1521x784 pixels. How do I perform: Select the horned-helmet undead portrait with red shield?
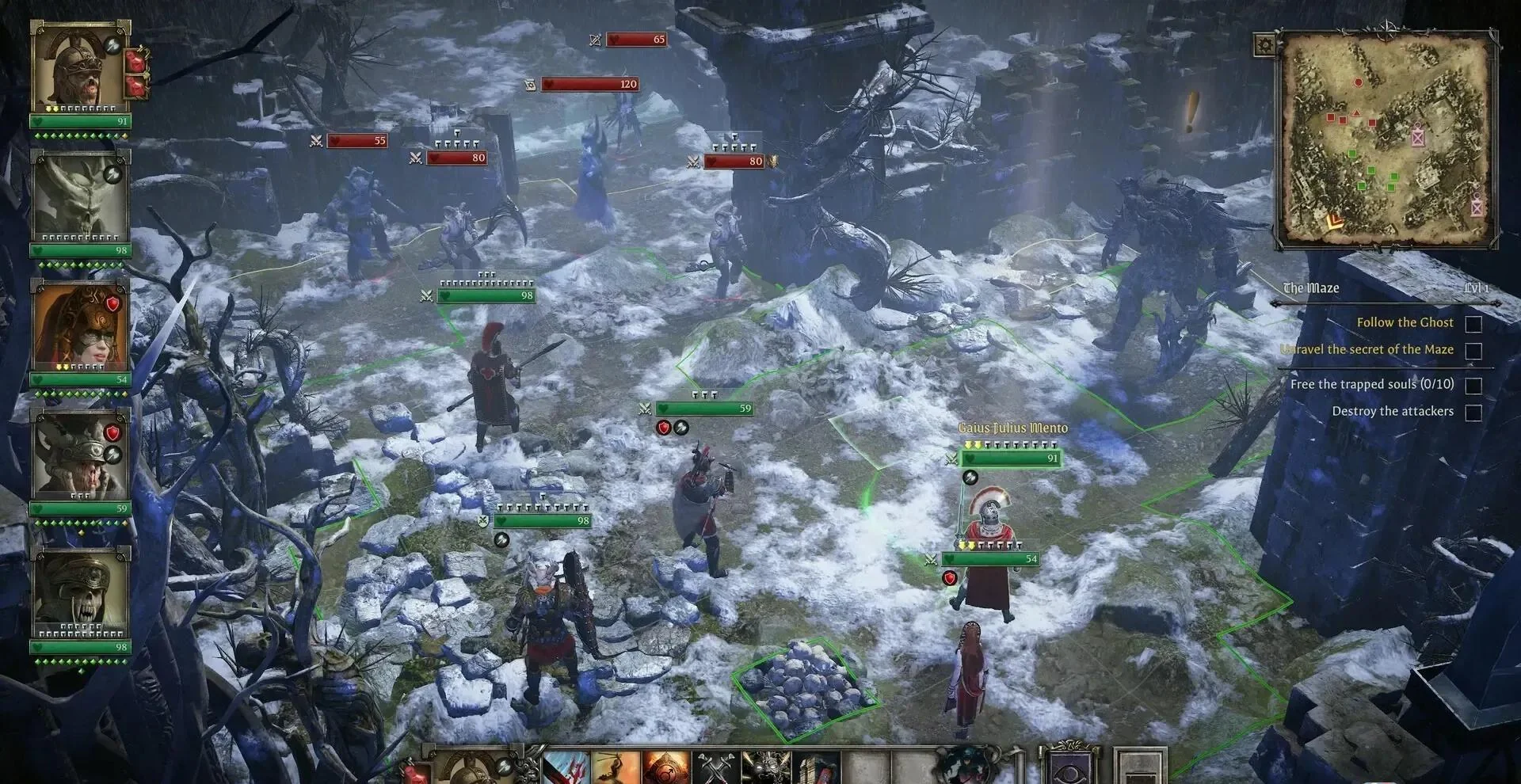(78, 455)
